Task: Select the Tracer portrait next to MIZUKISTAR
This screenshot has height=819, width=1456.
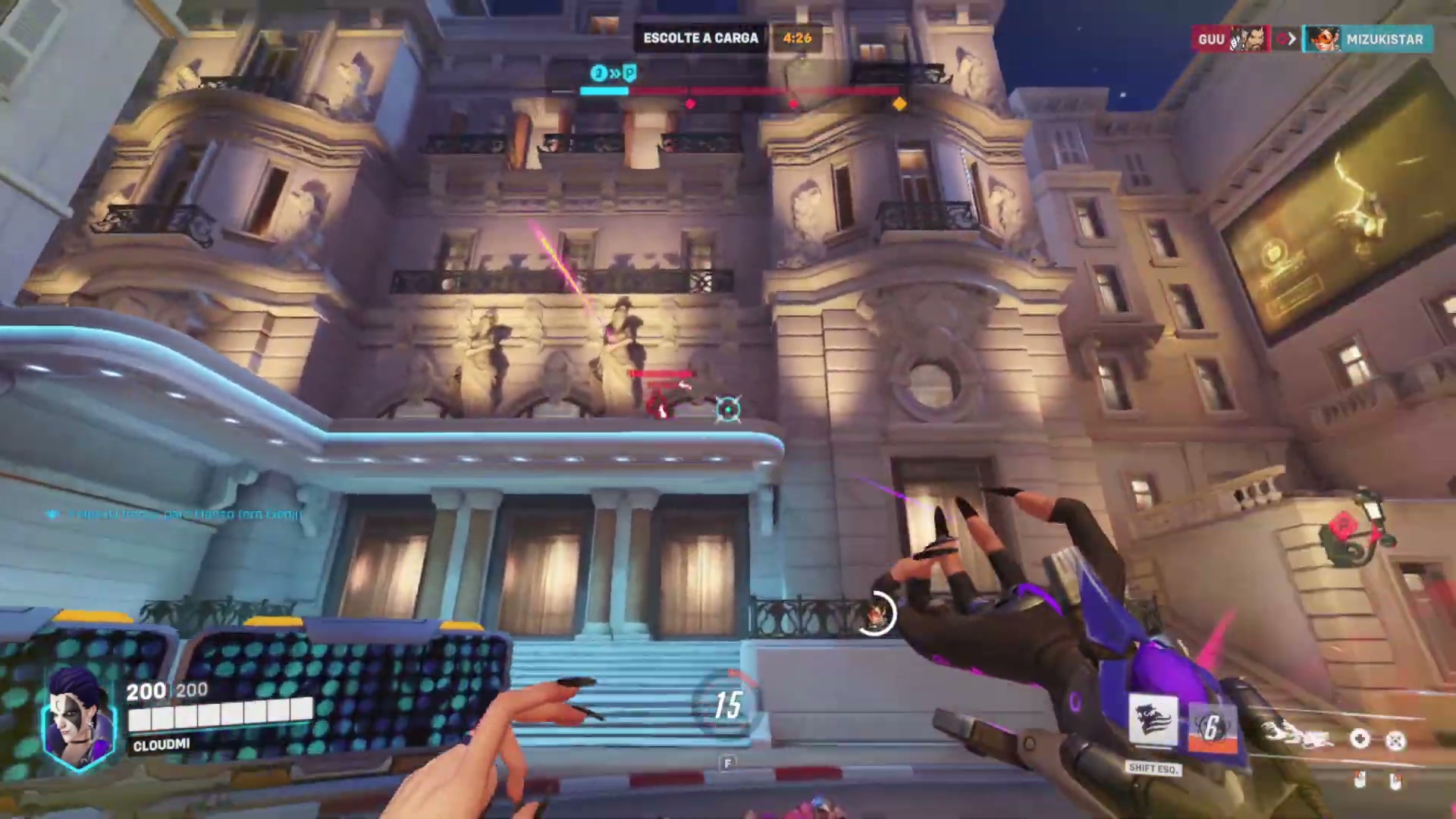Action: 1323,39
